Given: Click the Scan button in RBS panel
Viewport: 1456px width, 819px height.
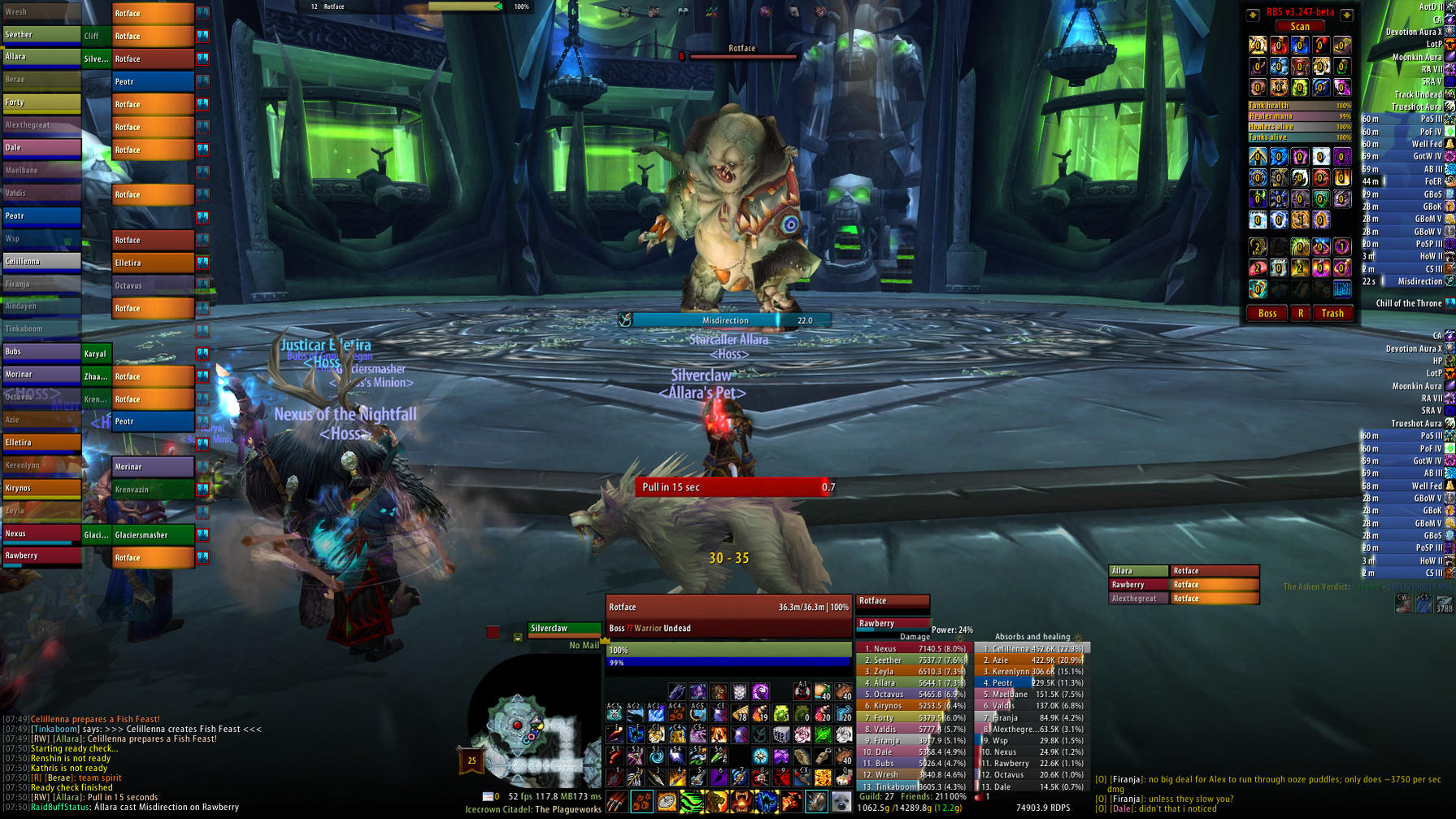Looking at the screenshot, I should 1300,27.
